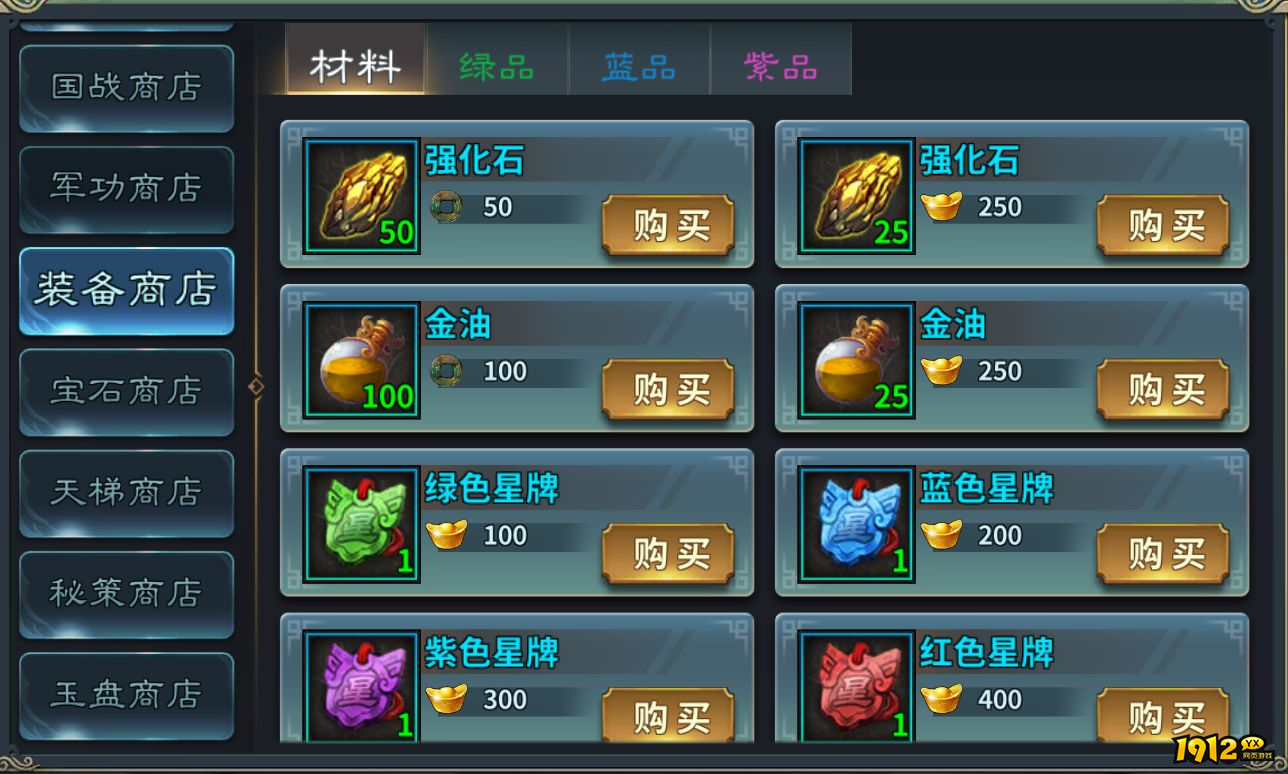Open the 紫品 shop tab

(782, 62)
